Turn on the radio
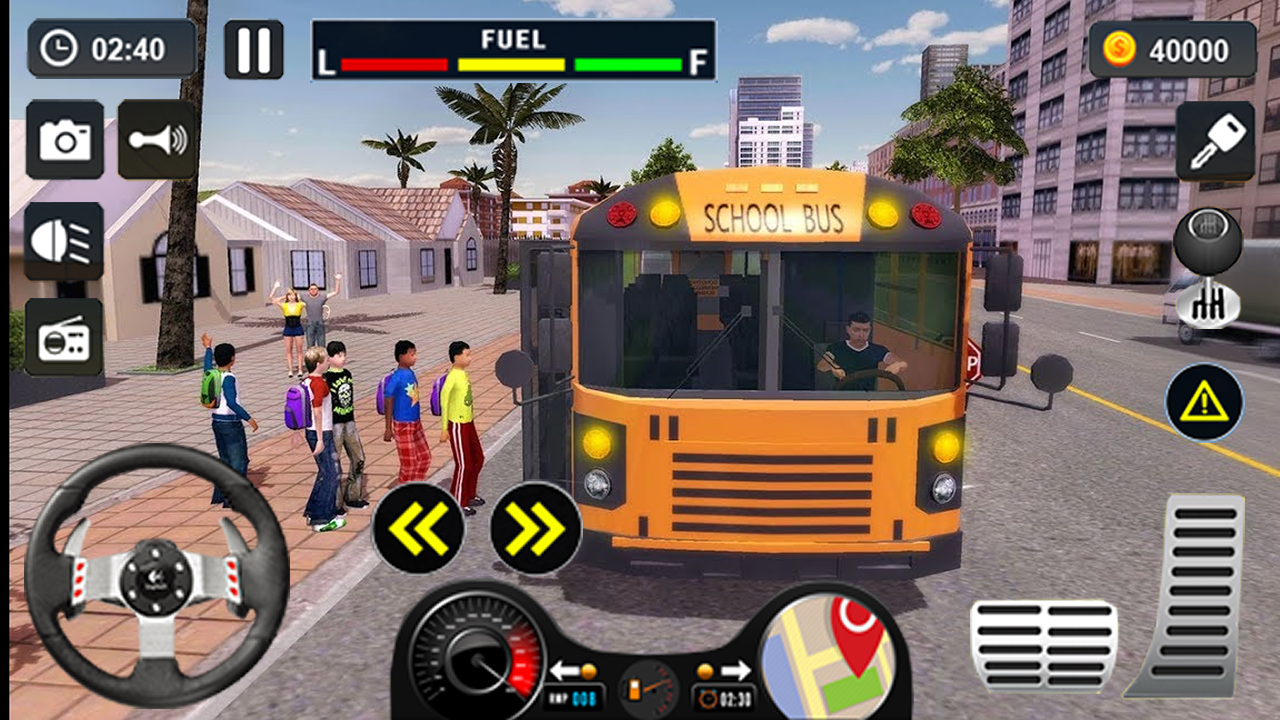 64,337
